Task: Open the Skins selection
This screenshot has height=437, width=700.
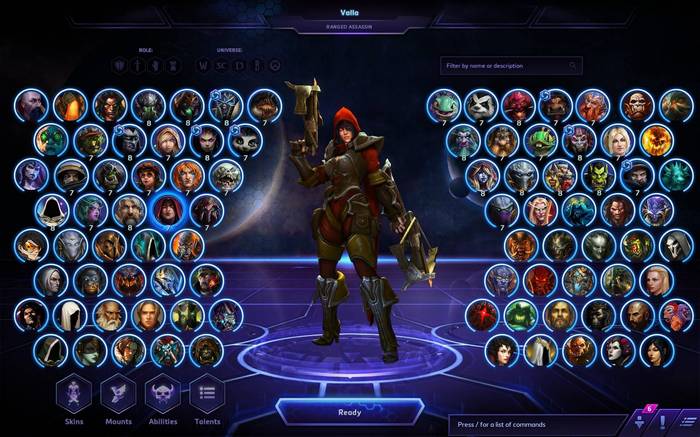Action: coord(74,393)
